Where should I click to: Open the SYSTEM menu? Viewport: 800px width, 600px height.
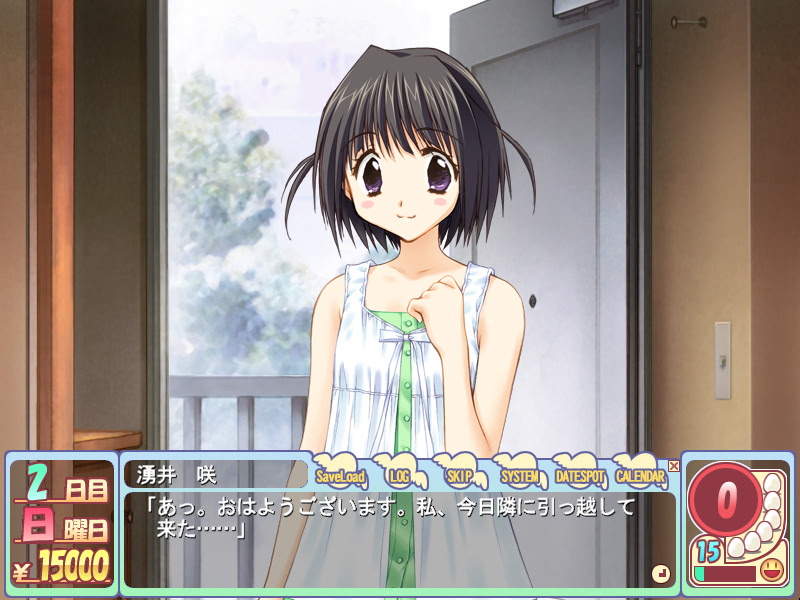point(520,476)
